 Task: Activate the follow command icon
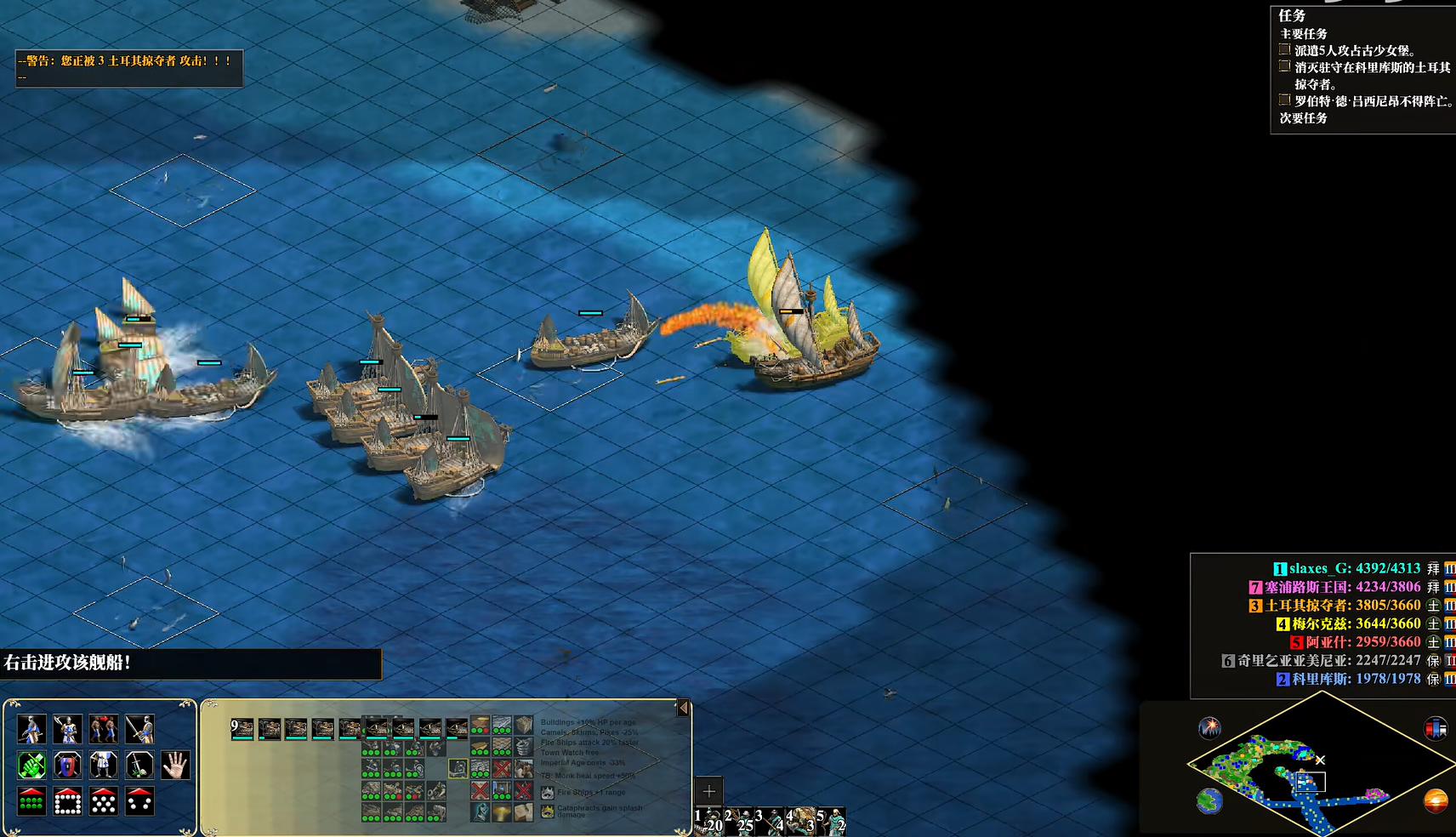point(104,765)
